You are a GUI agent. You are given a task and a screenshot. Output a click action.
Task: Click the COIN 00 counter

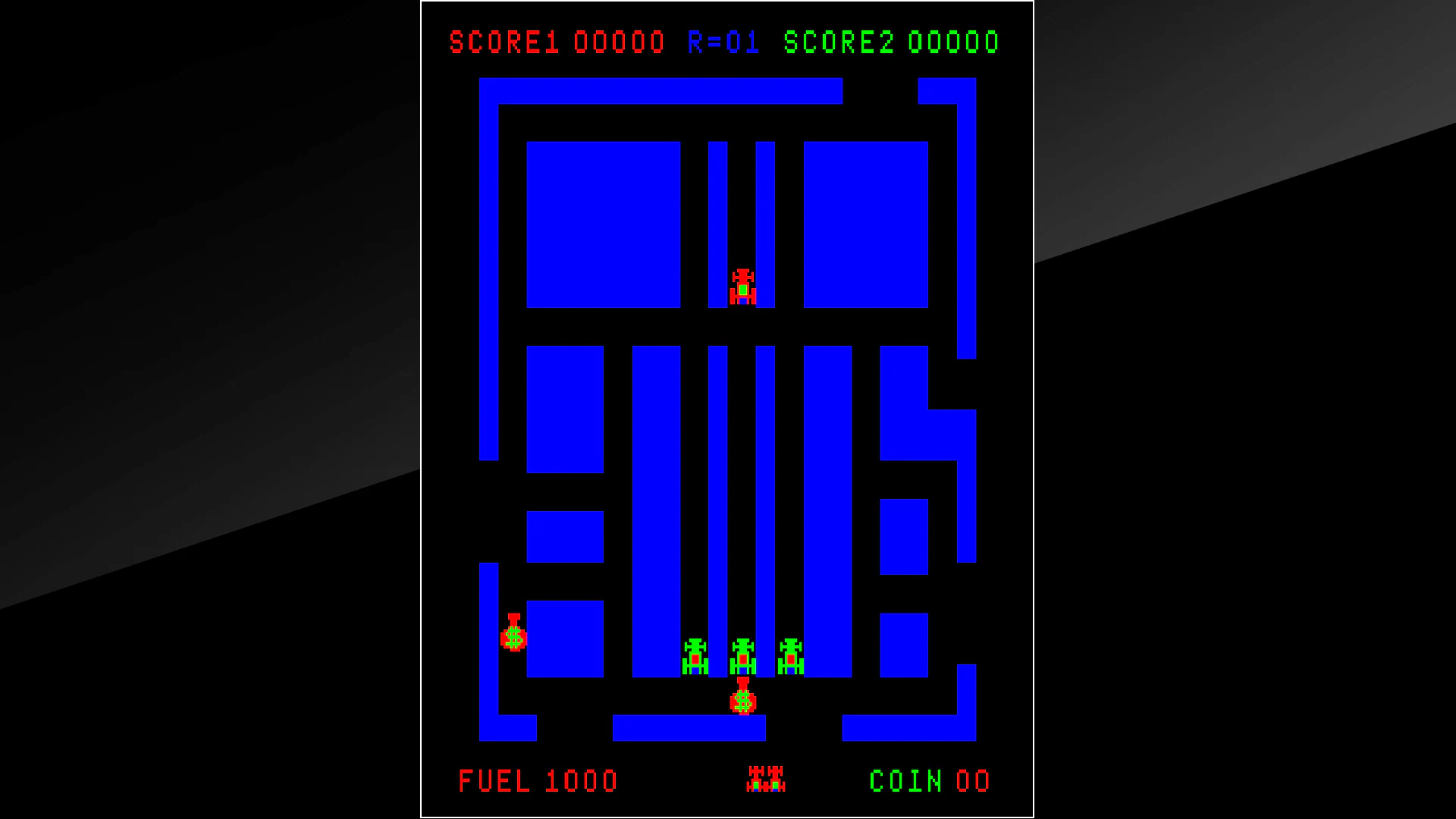click(929, 780)
